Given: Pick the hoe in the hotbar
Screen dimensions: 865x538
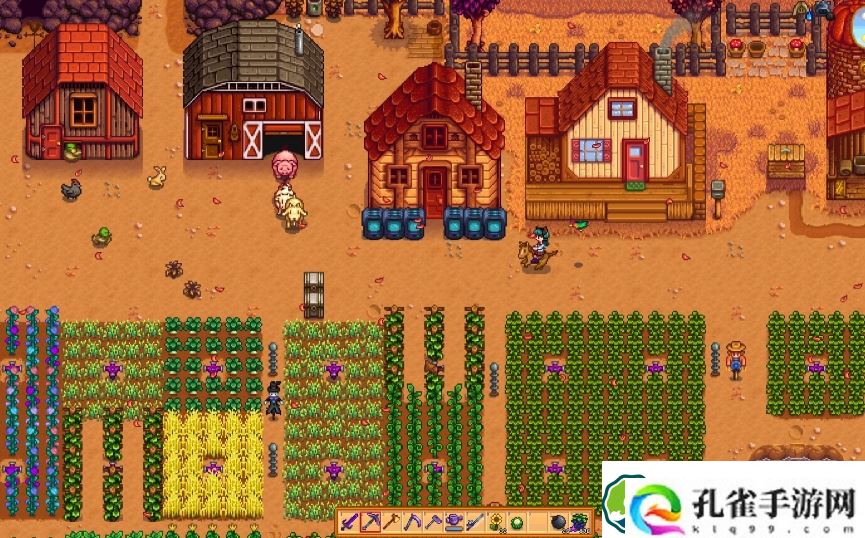Looking at the screenshot, I should (433, 522).
